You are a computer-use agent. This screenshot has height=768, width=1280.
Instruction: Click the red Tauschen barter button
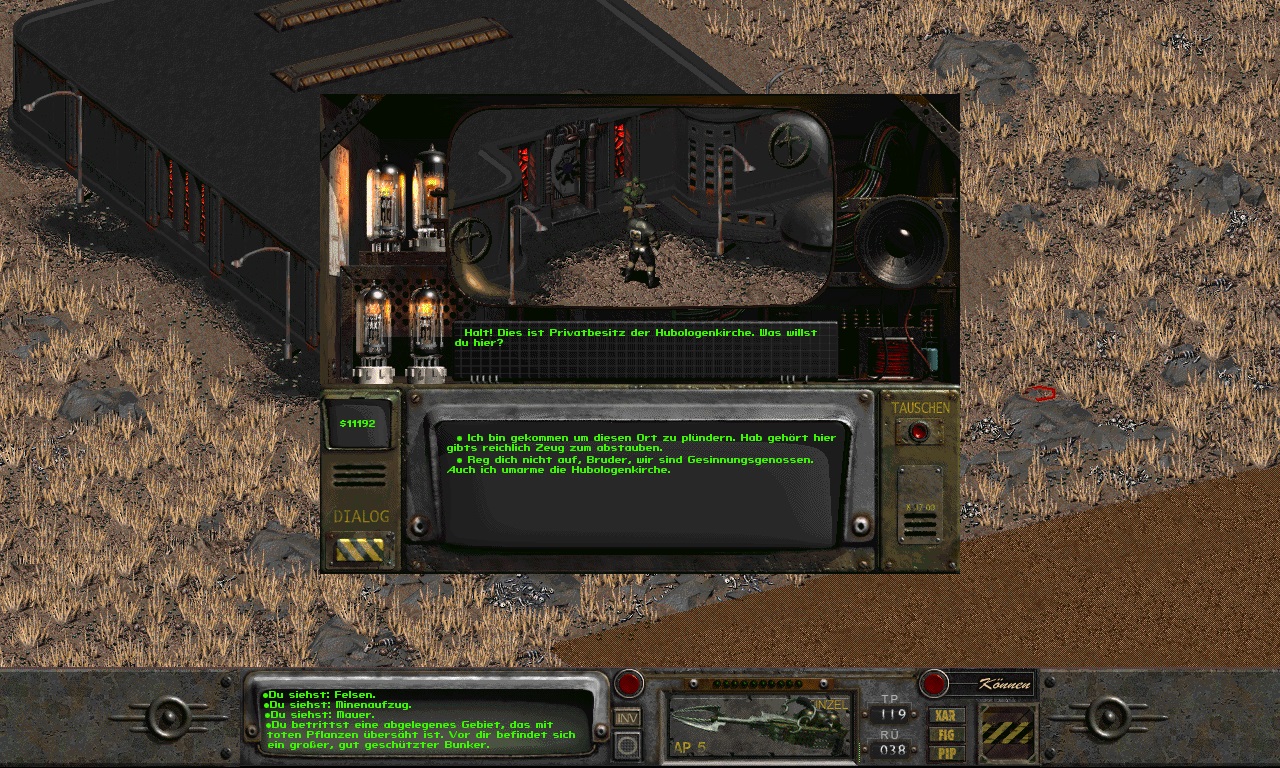[x=919, y=433]
